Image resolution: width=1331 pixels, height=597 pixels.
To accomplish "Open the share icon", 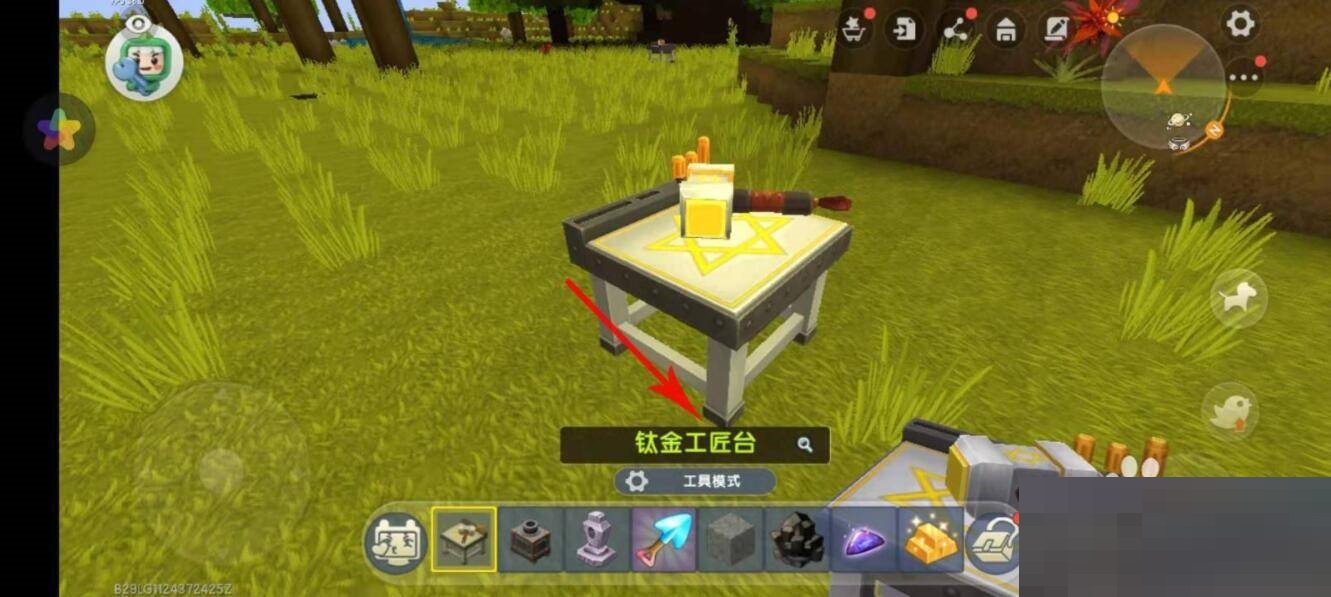I will [x=956, y=28].
